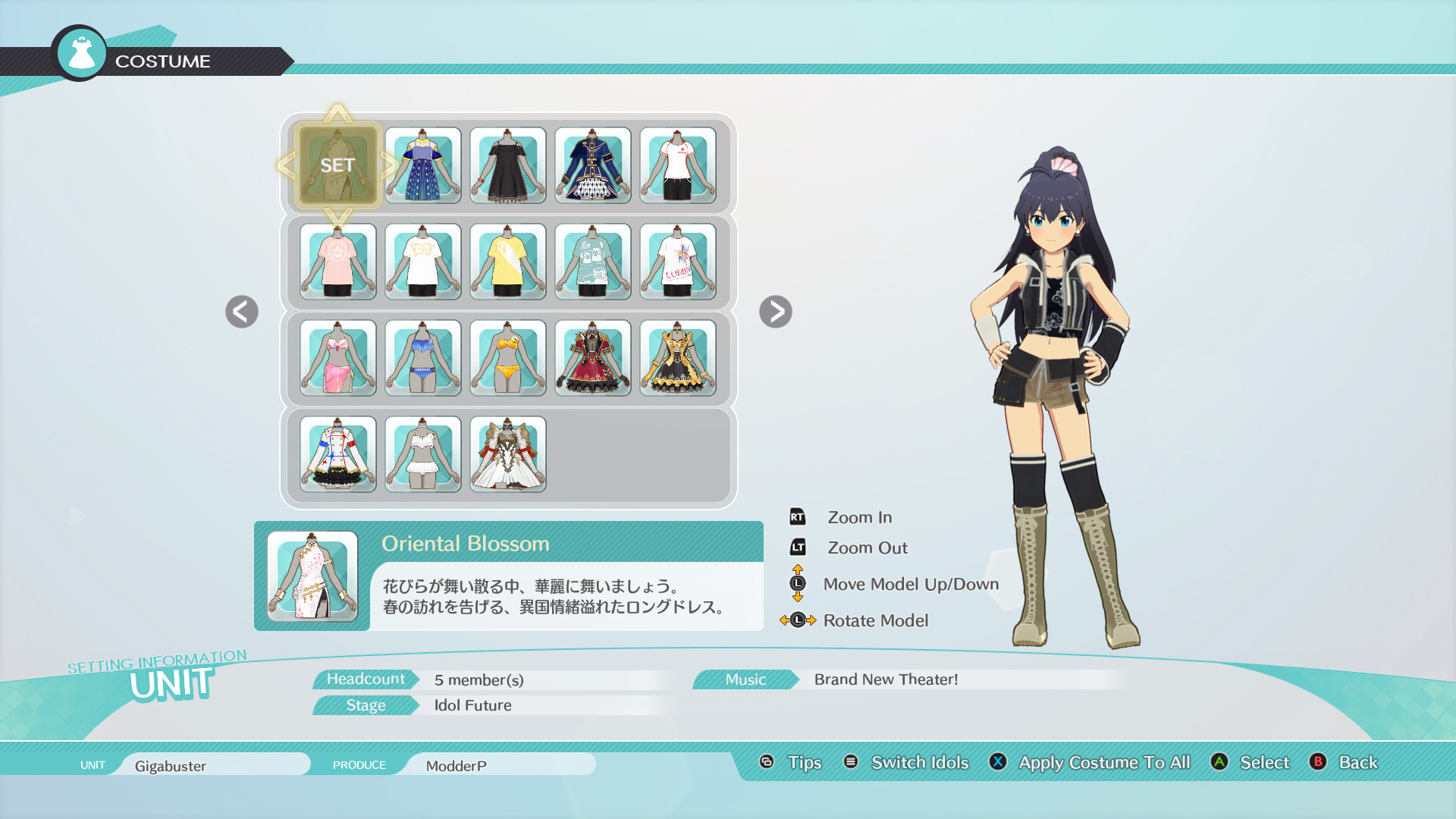Pick the black off-shoulder dress costume
The image size is (1456, 819).
(x=508, y=165)
